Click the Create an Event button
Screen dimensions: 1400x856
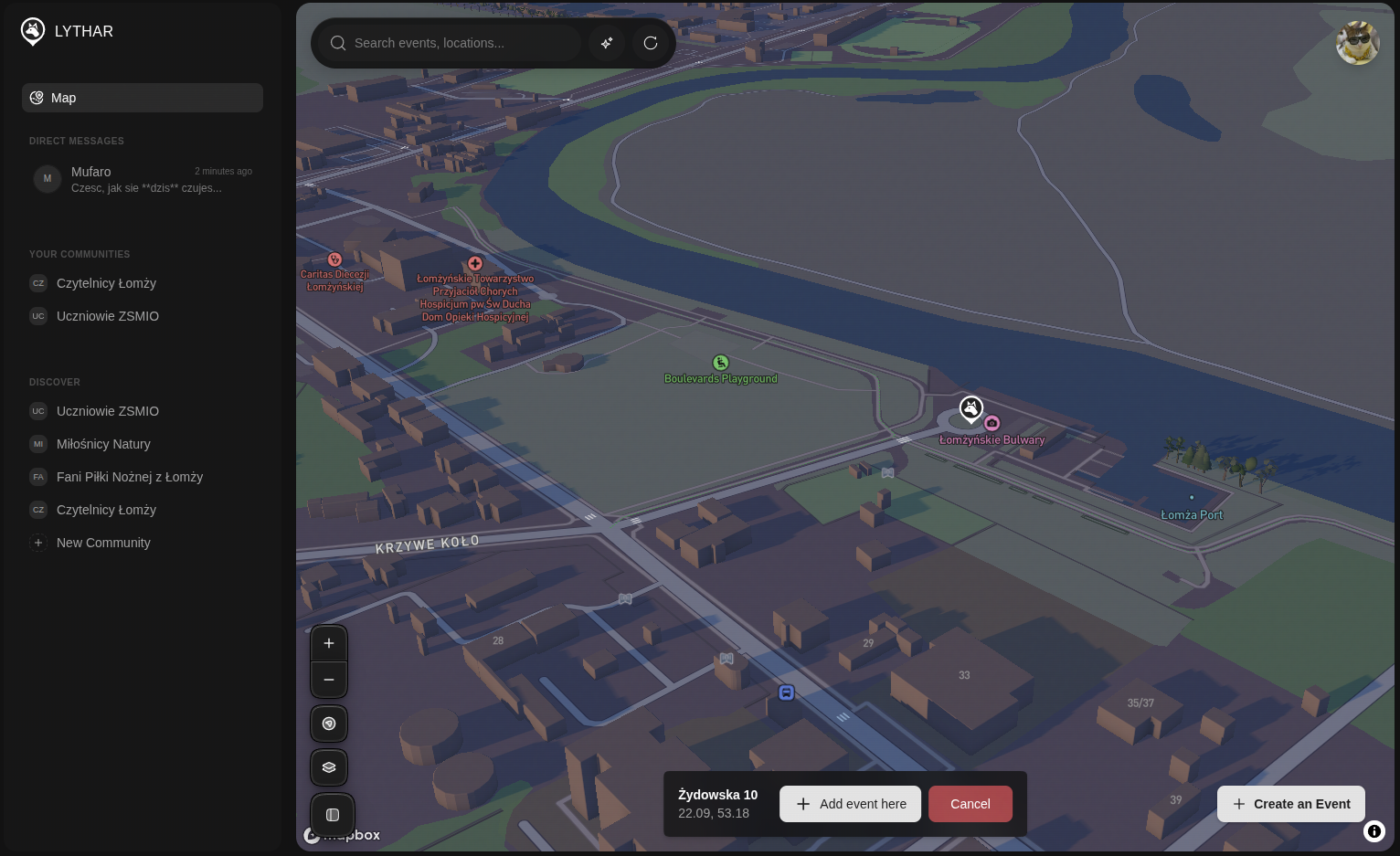click(1290, 804)
